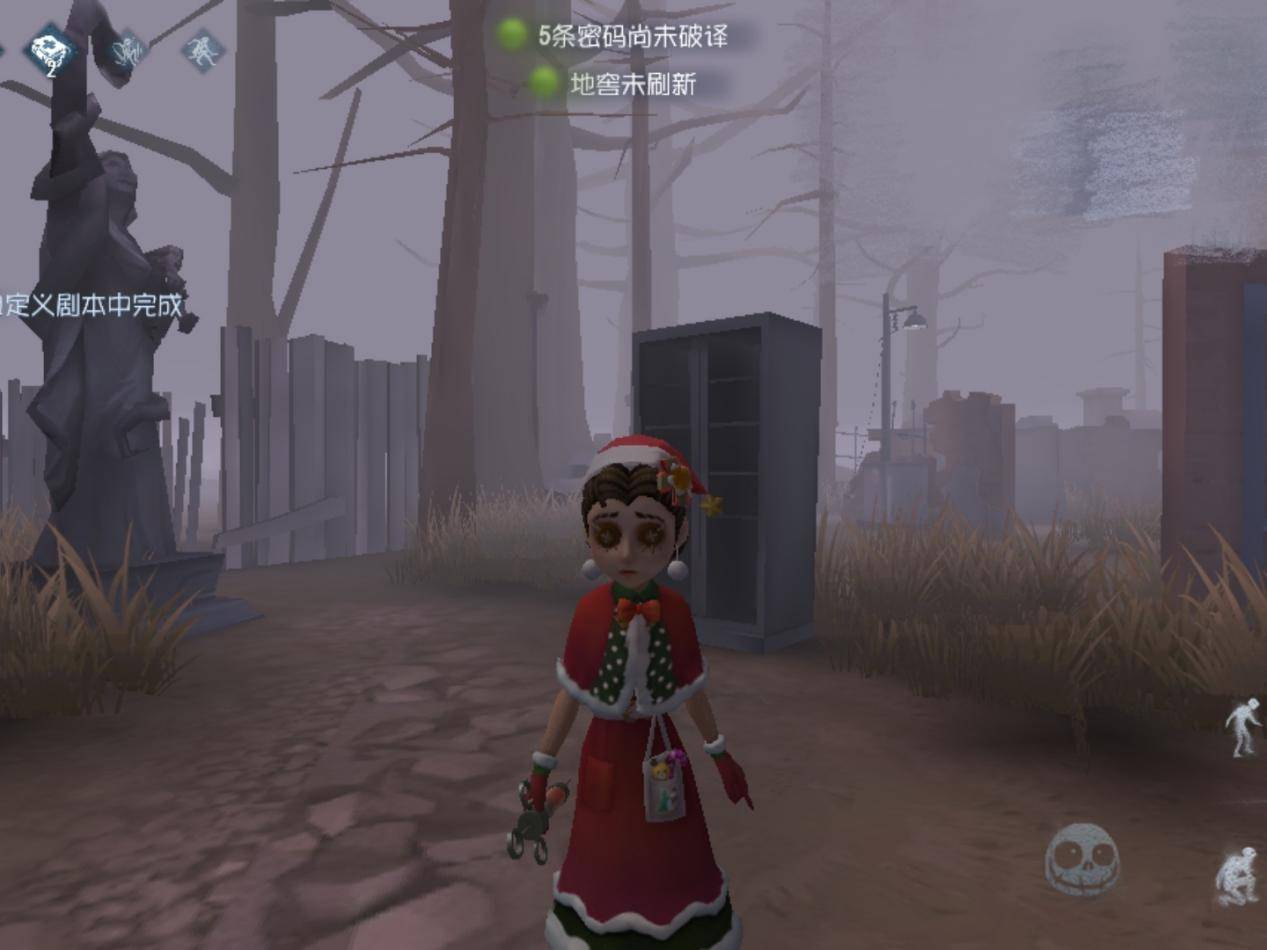Click the diamond trait icon marked 2

coord(52,52)
